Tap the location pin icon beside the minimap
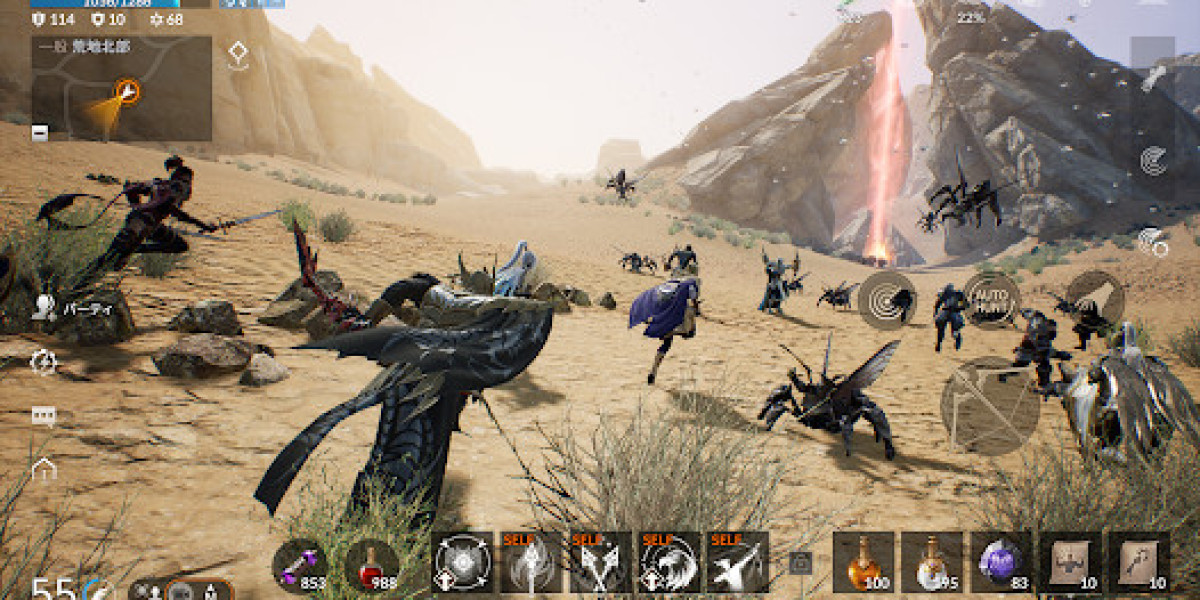This screenshot has height=600, width=1200. click(x=238, y=54)
